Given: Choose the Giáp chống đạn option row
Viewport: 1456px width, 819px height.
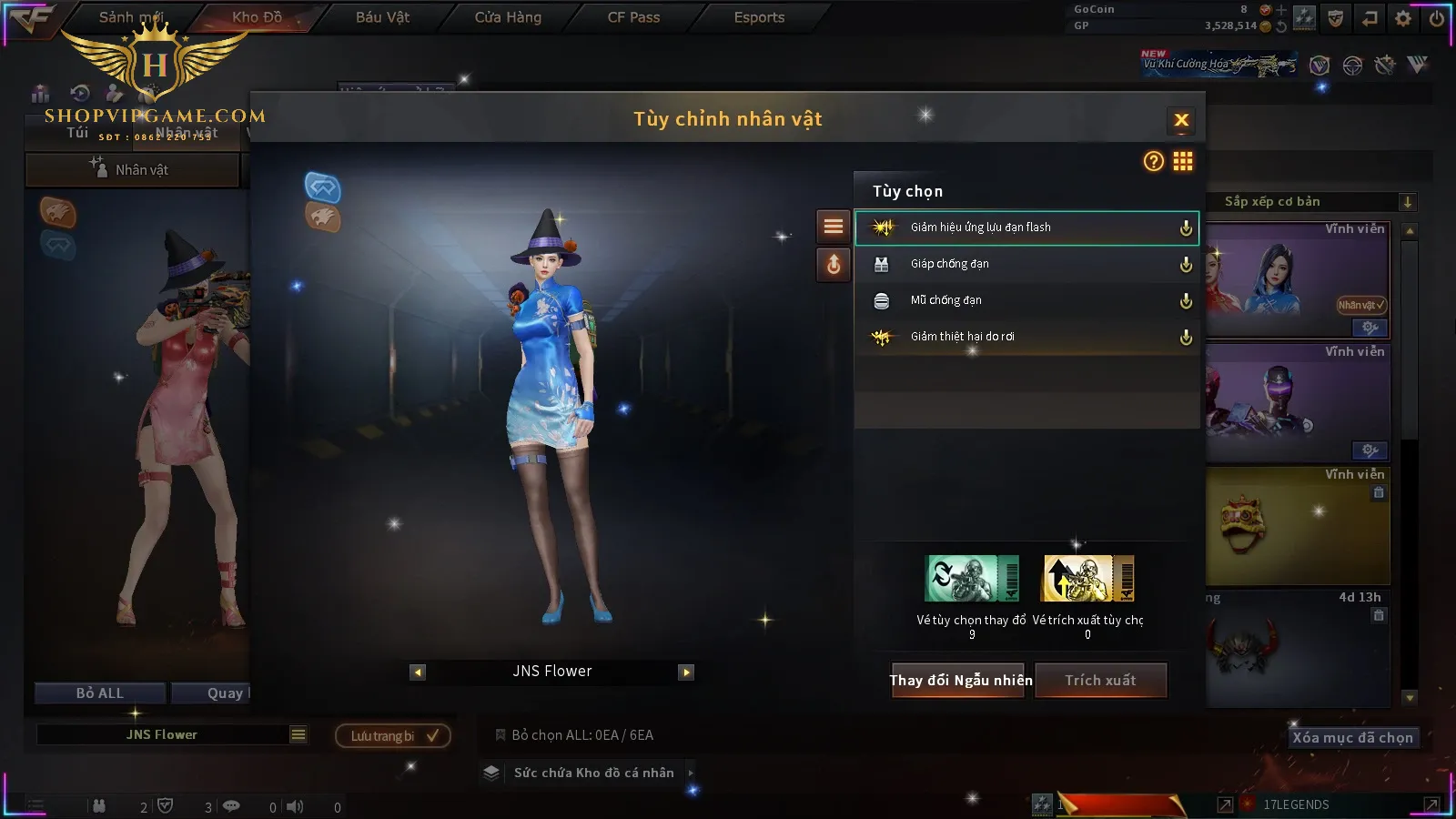Looking at the screenshot, I should point(1026,264).
